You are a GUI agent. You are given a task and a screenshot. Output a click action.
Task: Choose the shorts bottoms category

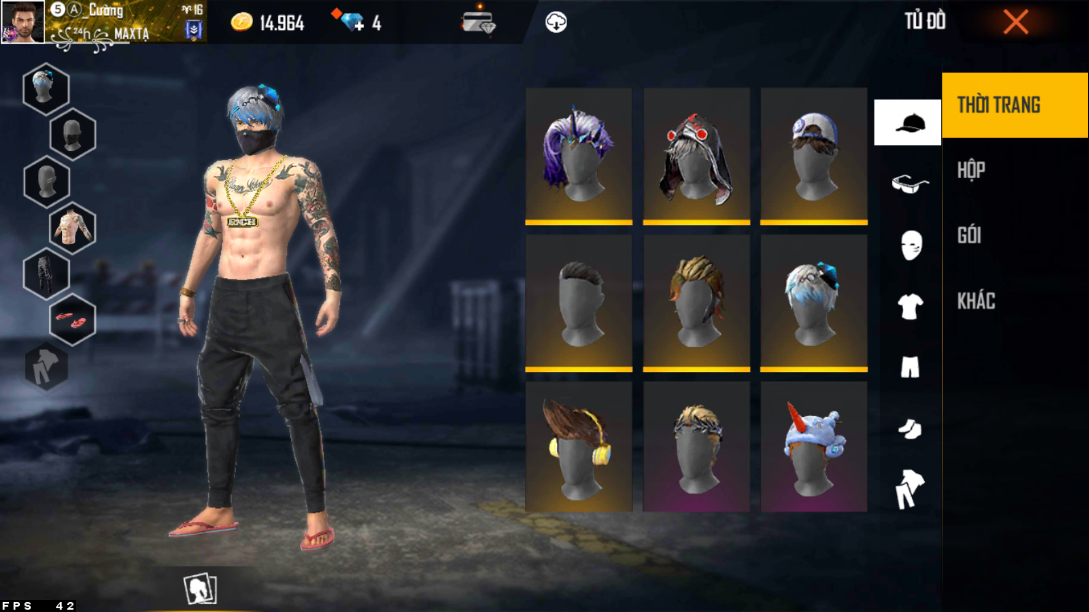[909, 367]
